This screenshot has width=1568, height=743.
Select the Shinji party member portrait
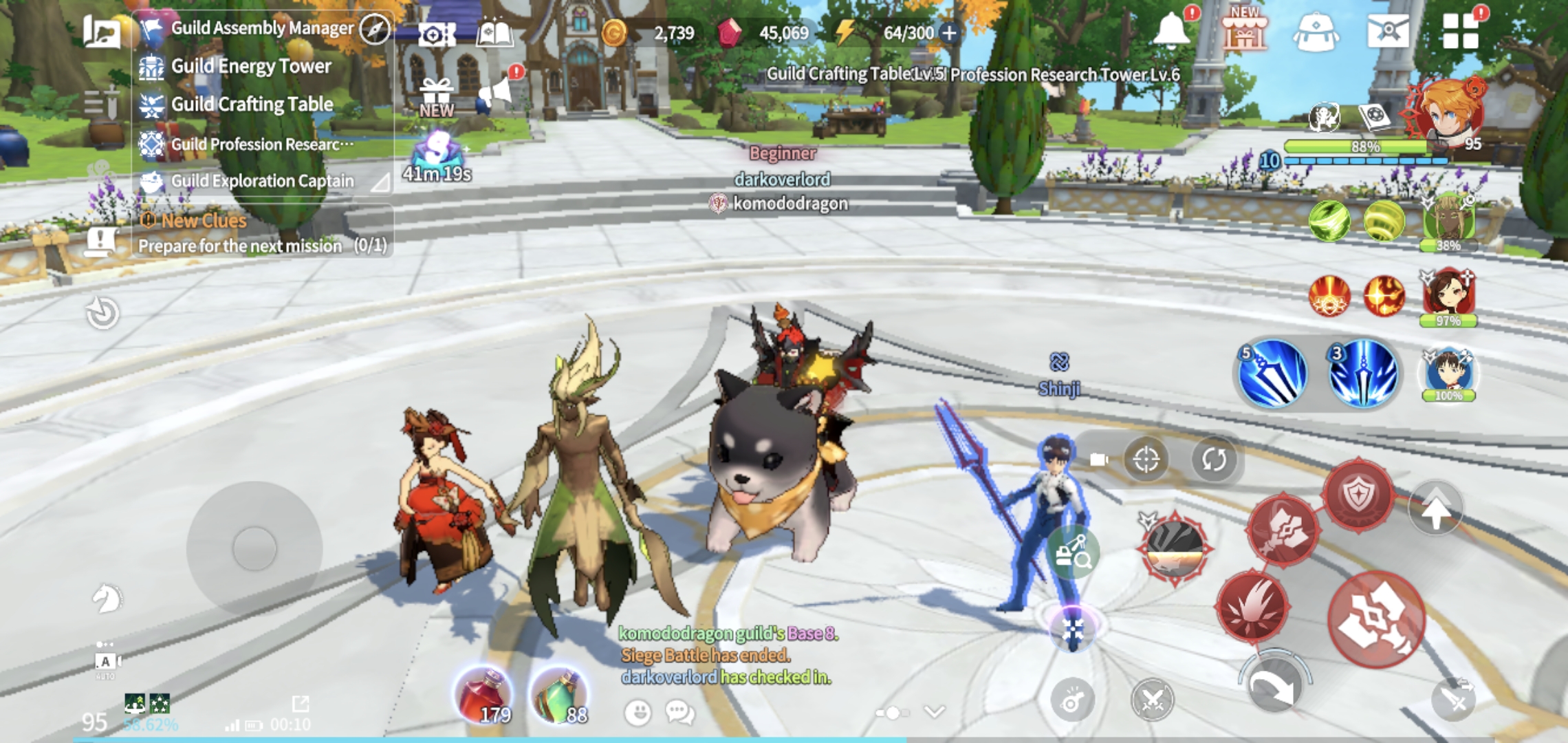[x=1448, y=374]
